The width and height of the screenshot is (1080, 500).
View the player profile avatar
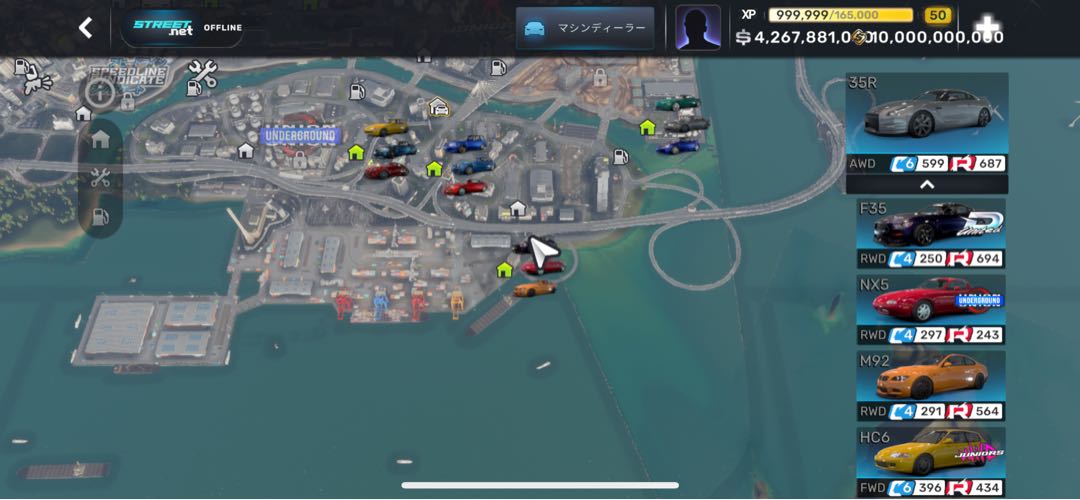tap(697, 27)
